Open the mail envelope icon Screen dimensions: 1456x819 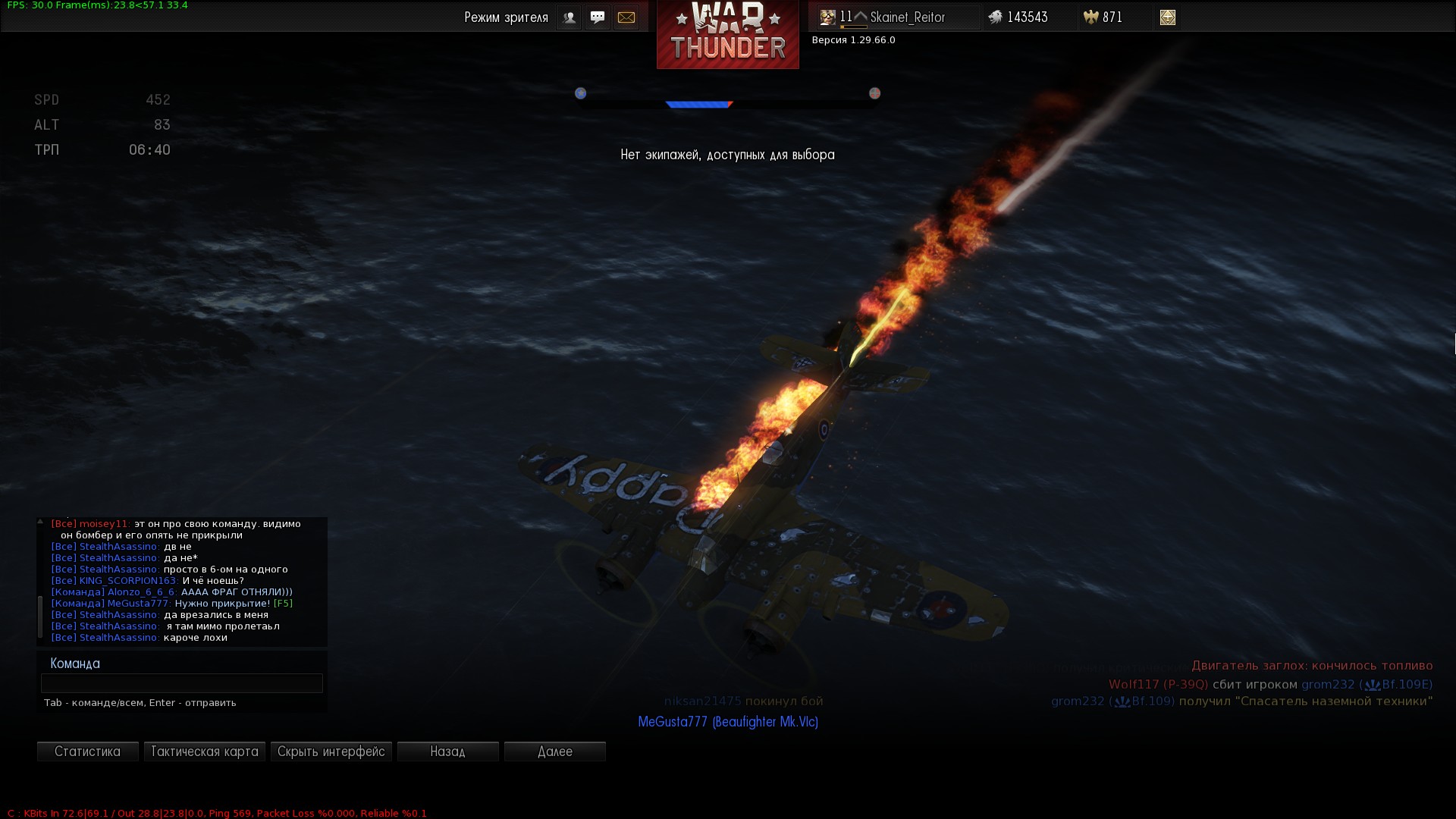(x=626, y=17)
